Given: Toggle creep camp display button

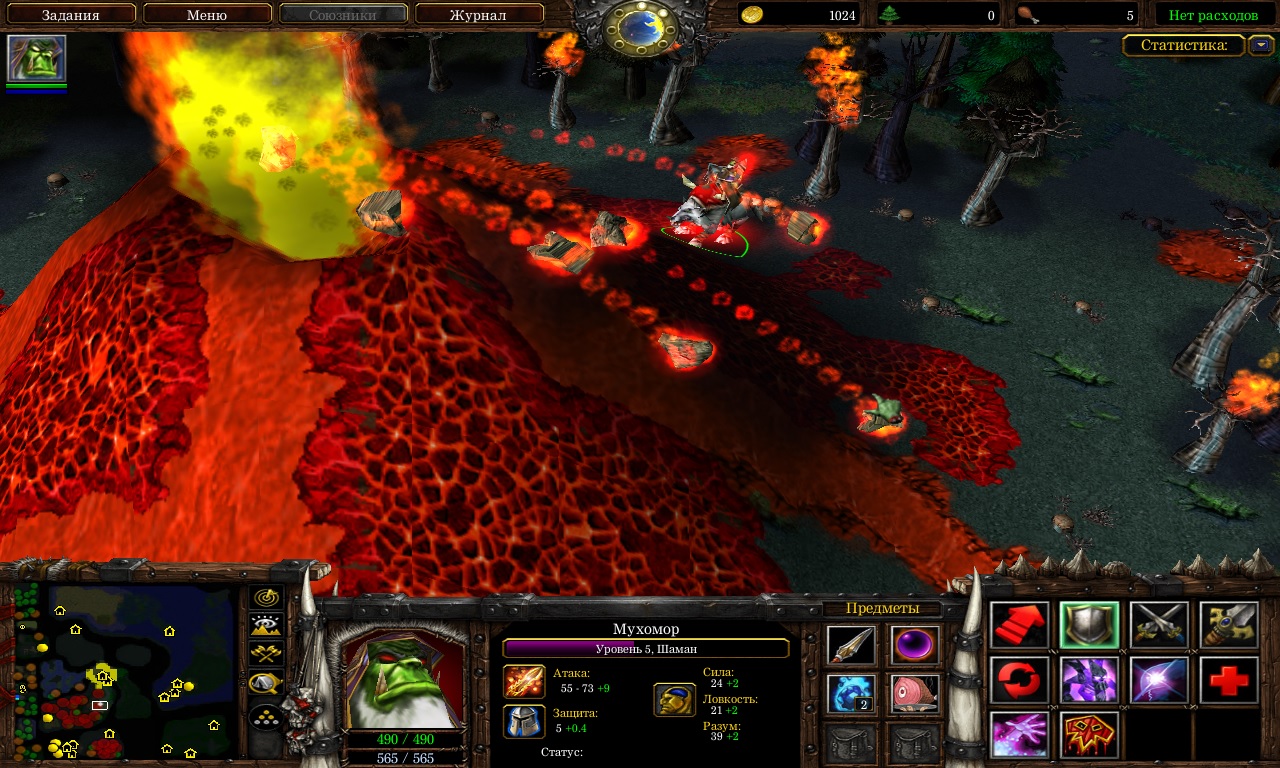Looking at the screenshot, I should (266, 683).
